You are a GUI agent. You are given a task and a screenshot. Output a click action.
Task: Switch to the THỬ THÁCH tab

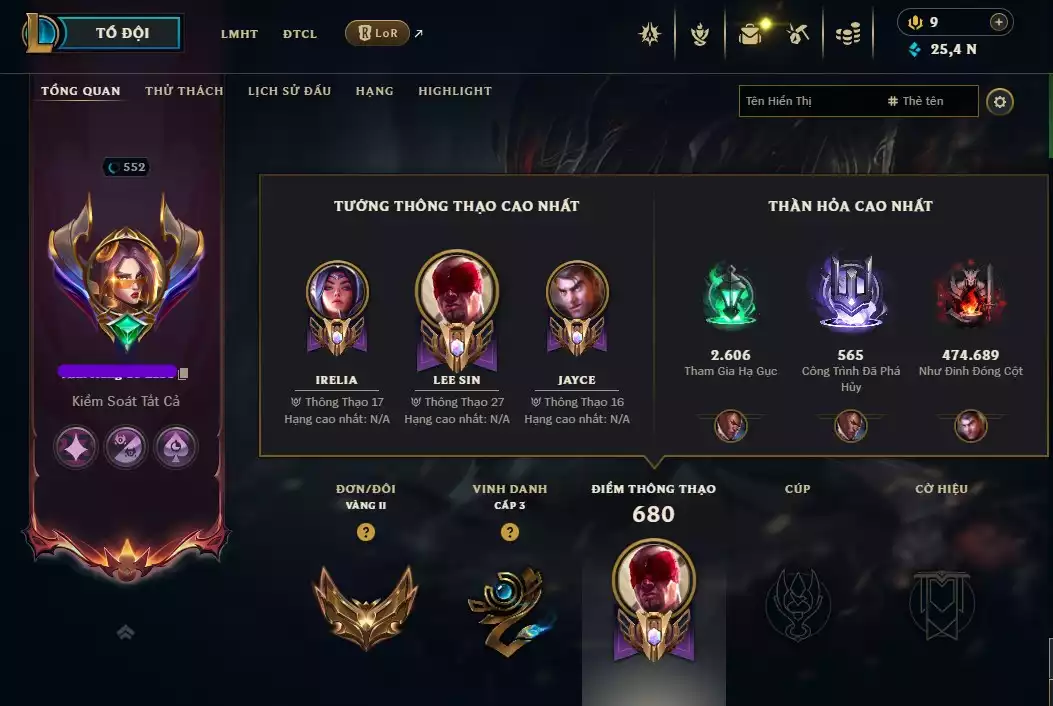(x=184, y=91)
